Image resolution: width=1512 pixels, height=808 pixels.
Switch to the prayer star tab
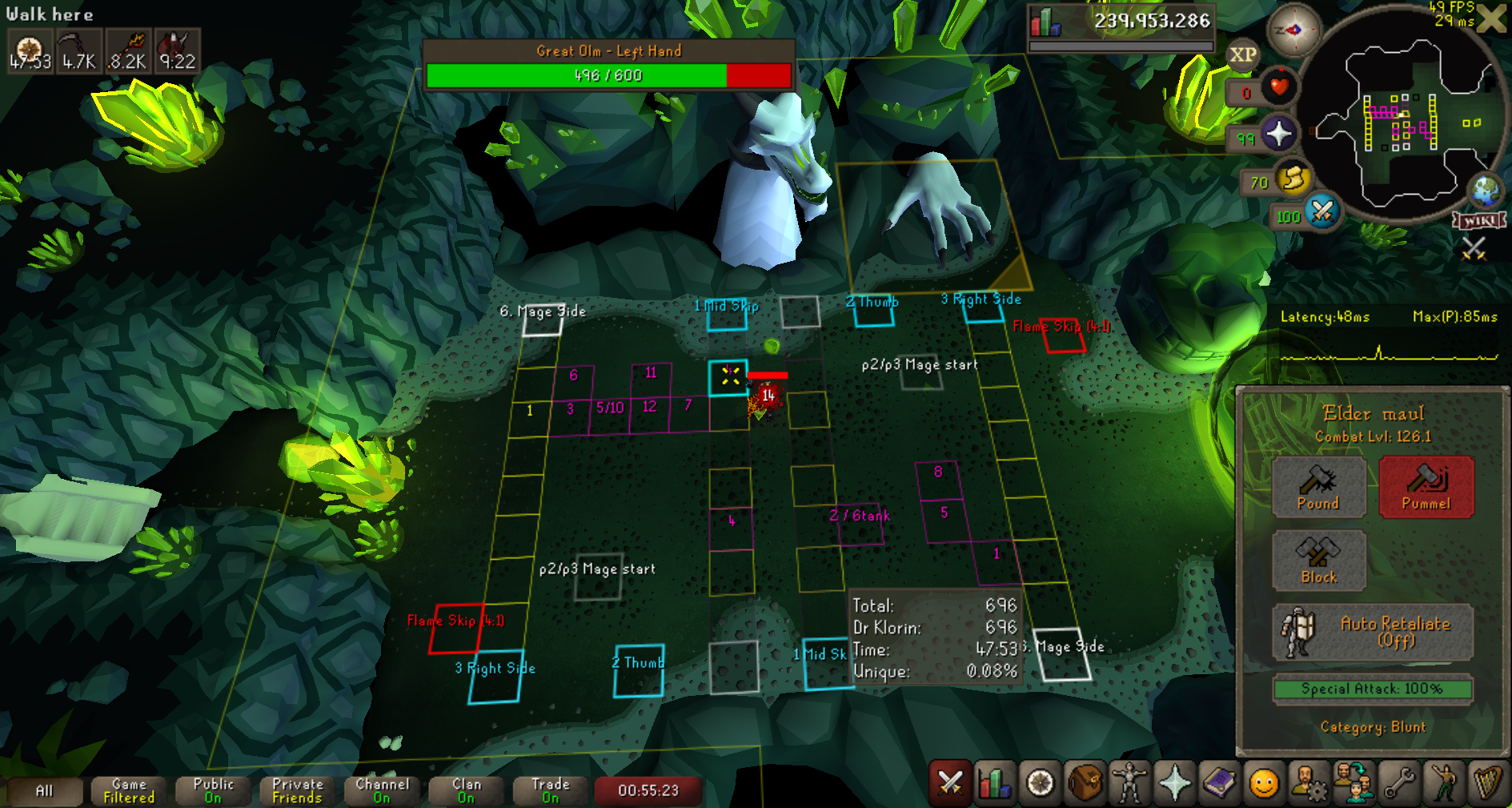click(1174, 783)
